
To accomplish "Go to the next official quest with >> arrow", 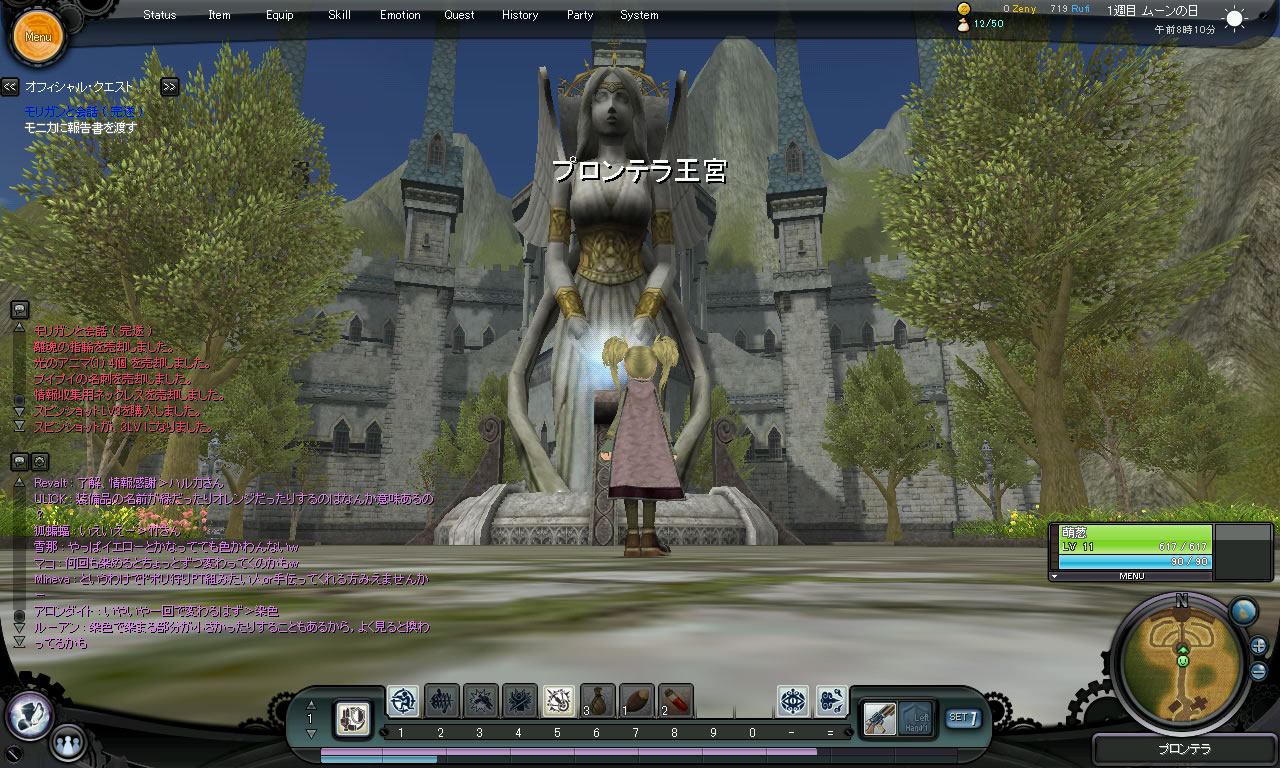I will 169,87.
